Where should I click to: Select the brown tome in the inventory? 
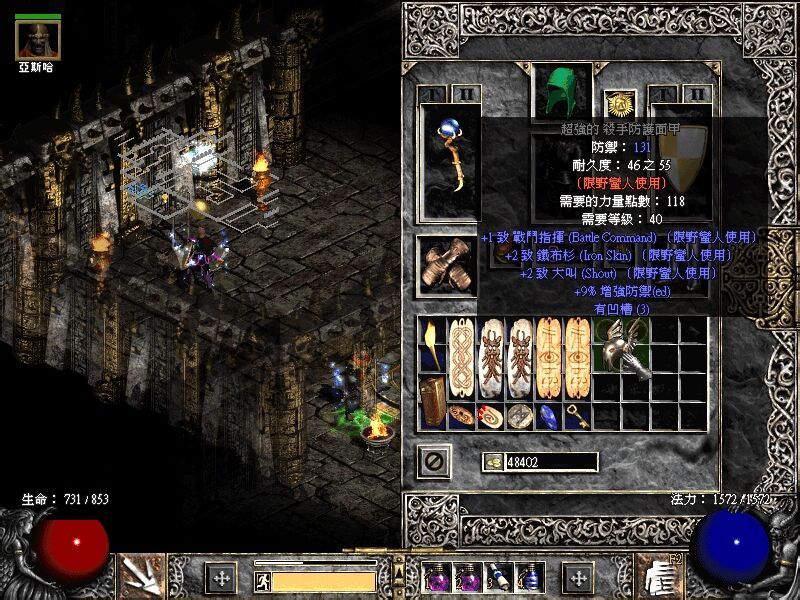(432, 400)
